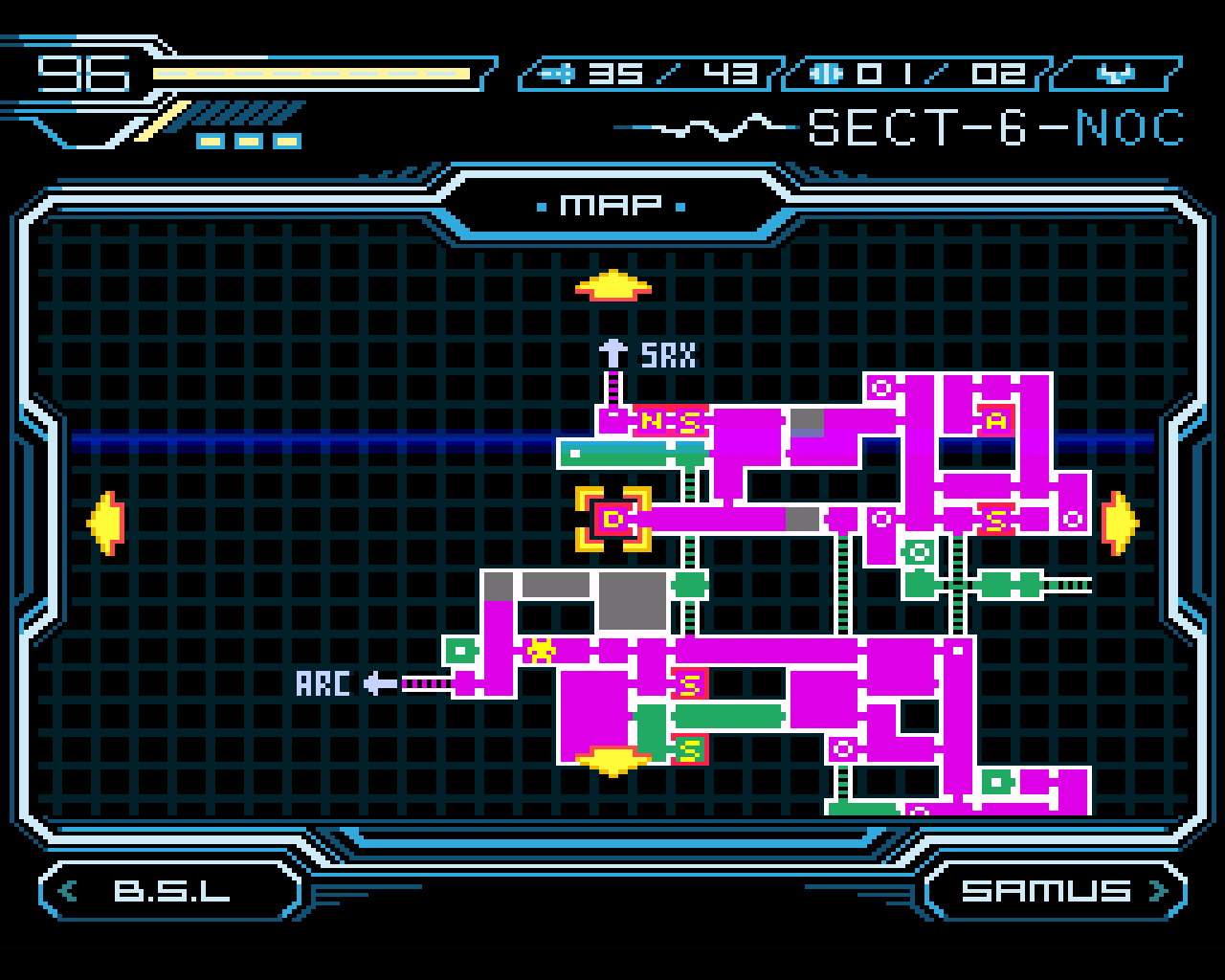Select the missile ammo icon in the status bar
The width and height of the screenshot is (1225, 980).
560,72
